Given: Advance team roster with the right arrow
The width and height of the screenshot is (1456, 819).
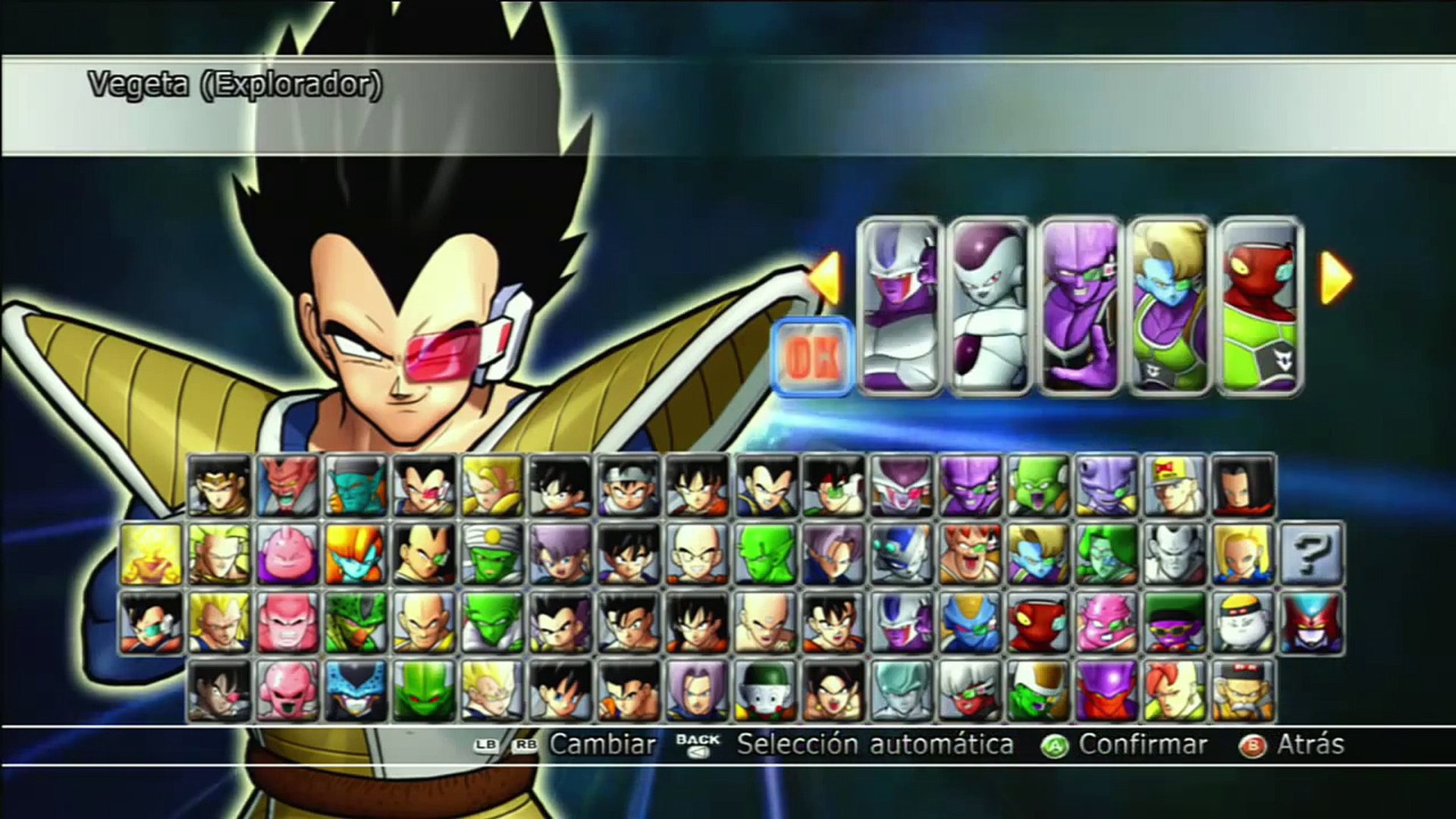Looking at the screenshot, I should click(x=1336, y=278).
